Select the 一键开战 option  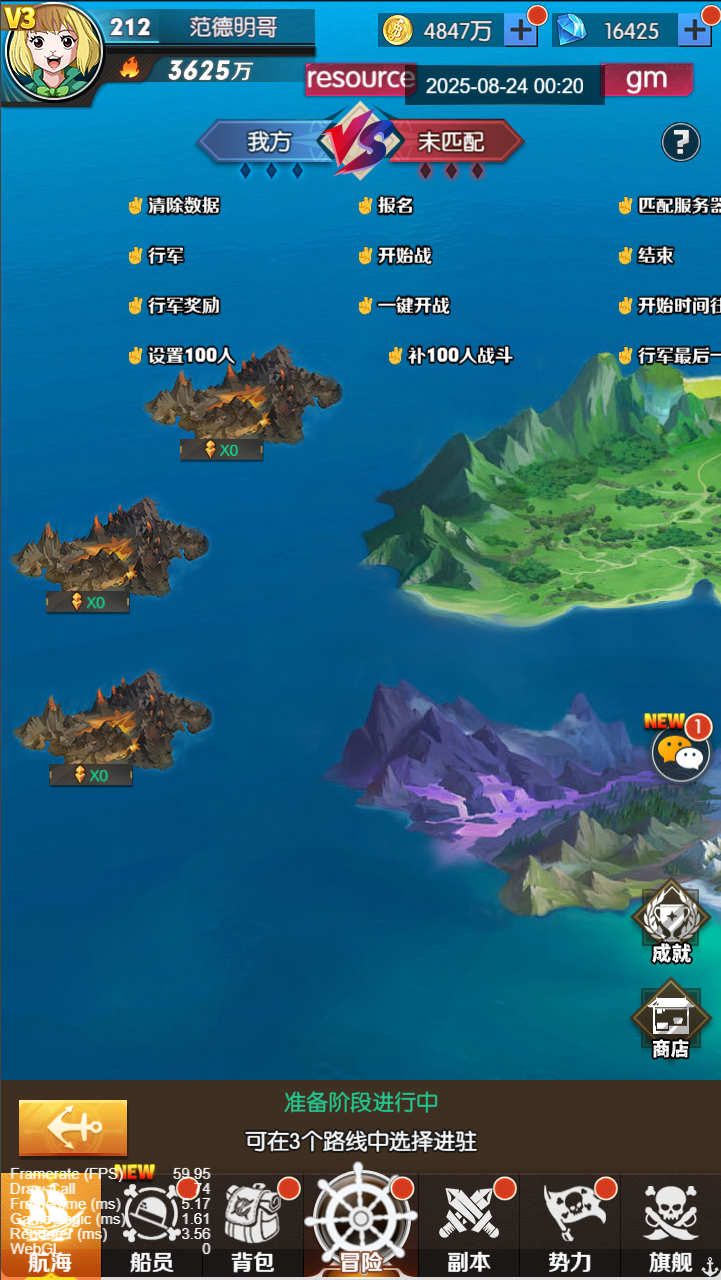coord(404,306)
